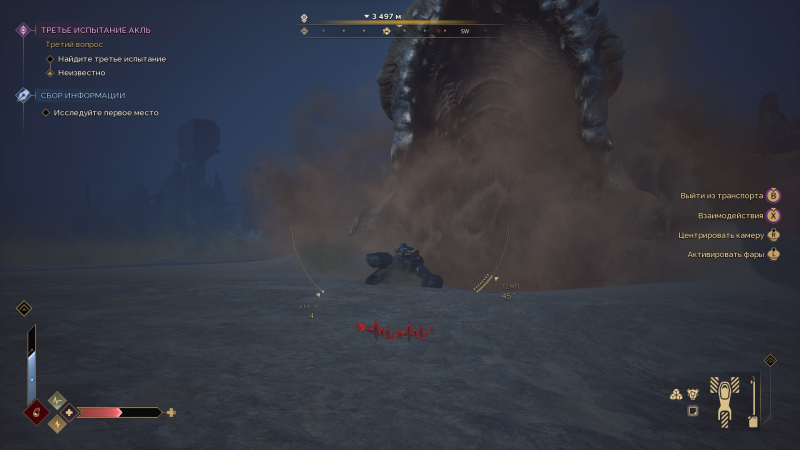This screenshot has width=800, height=450.
Task: Click the chevron diamond icon above the blue gauge
Action: click(x=24, y=308)
